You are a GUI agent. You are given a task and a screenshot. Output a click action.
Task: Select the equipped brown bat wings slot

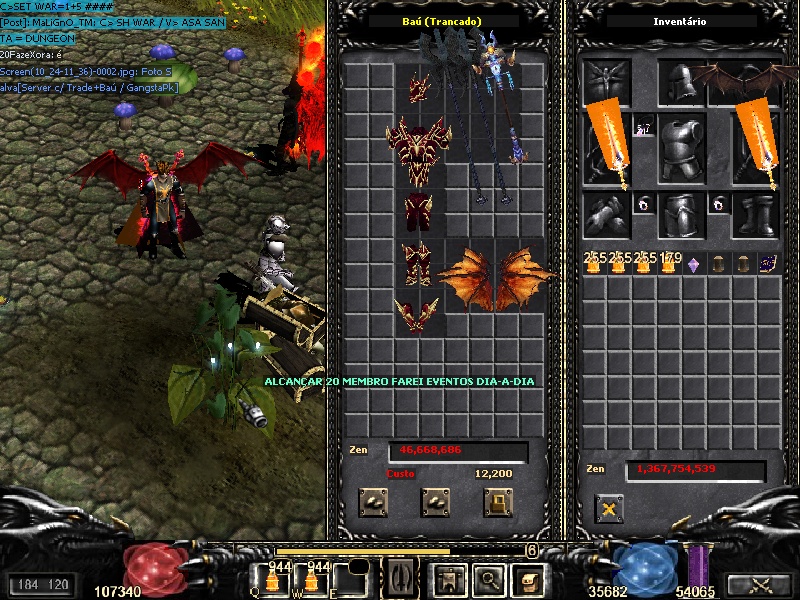pos(755,82)
